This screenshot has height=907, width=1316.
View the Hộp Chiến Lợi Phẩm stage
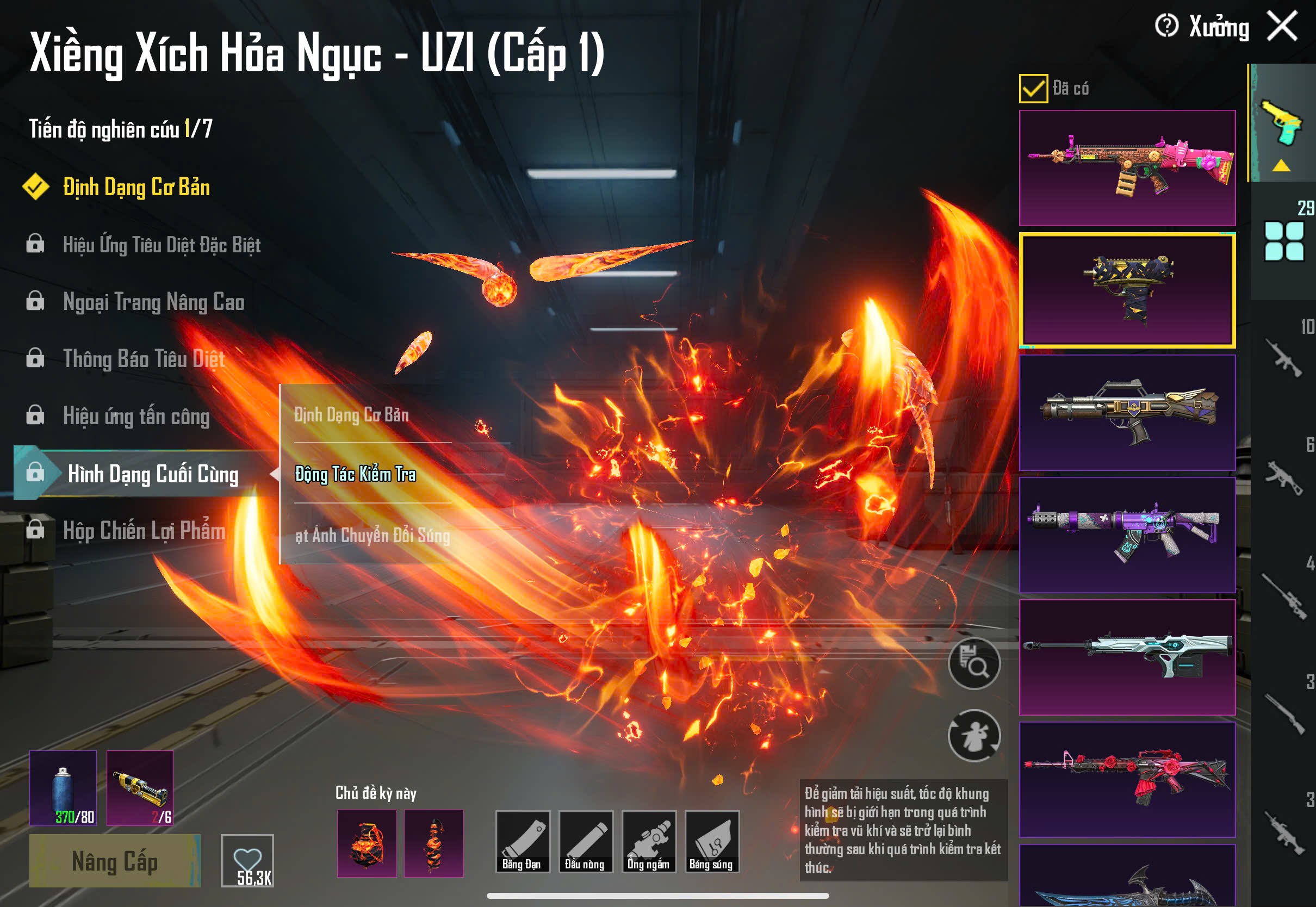coord(144,531)
